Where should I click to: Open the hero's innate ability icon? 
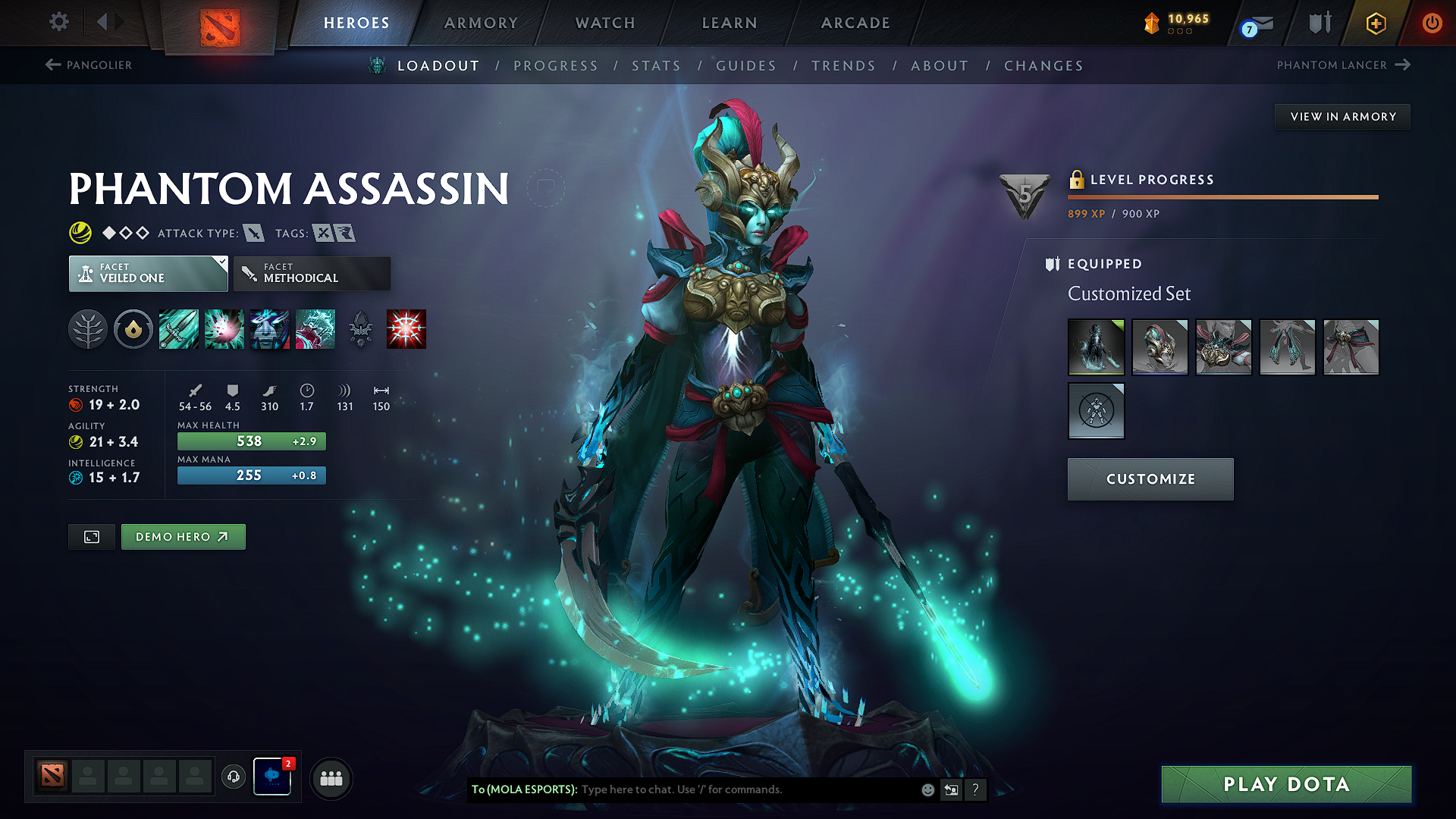(x=133, y=328)
